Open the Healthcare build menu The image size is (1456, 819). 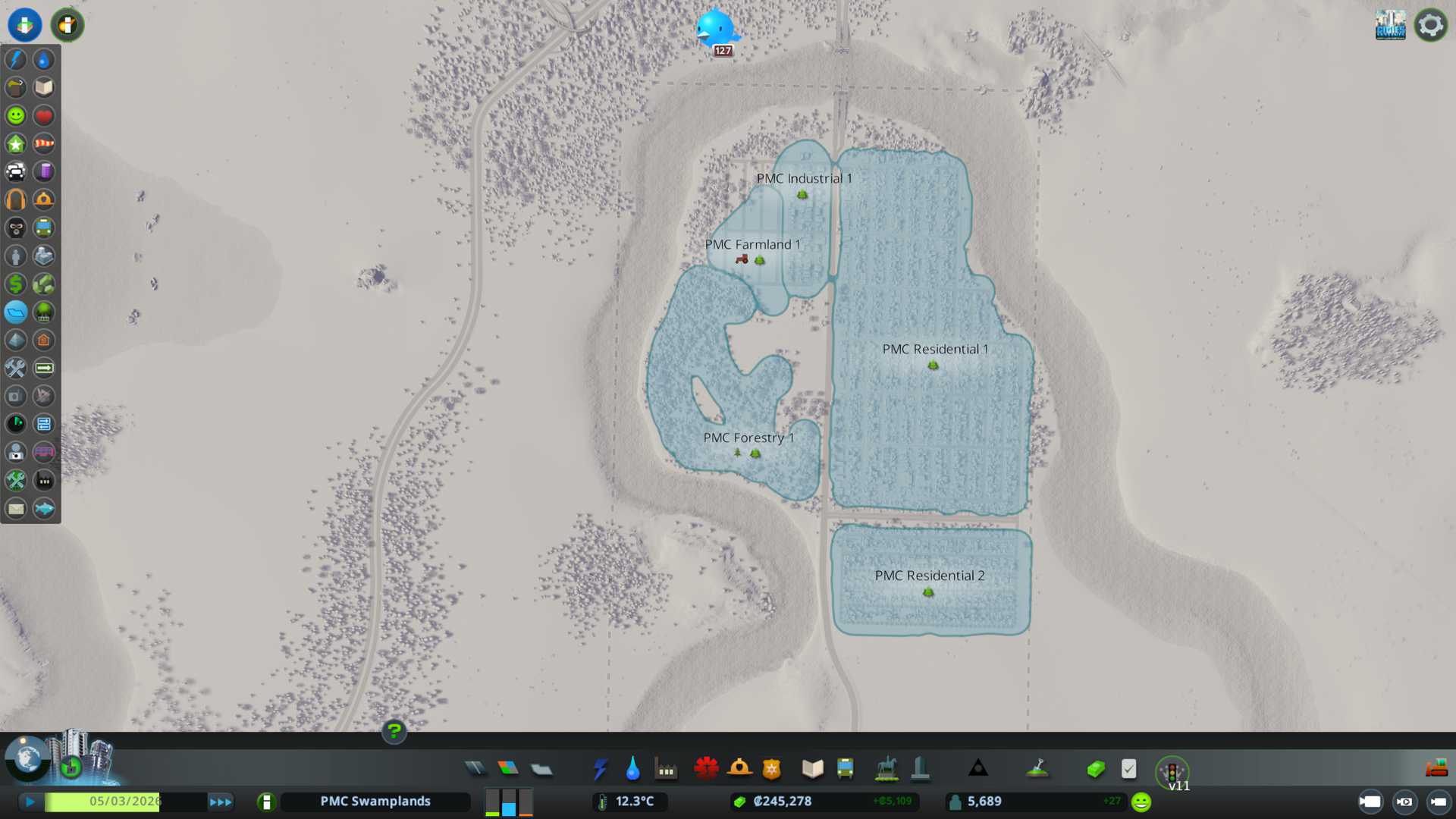tap(706, 769)
